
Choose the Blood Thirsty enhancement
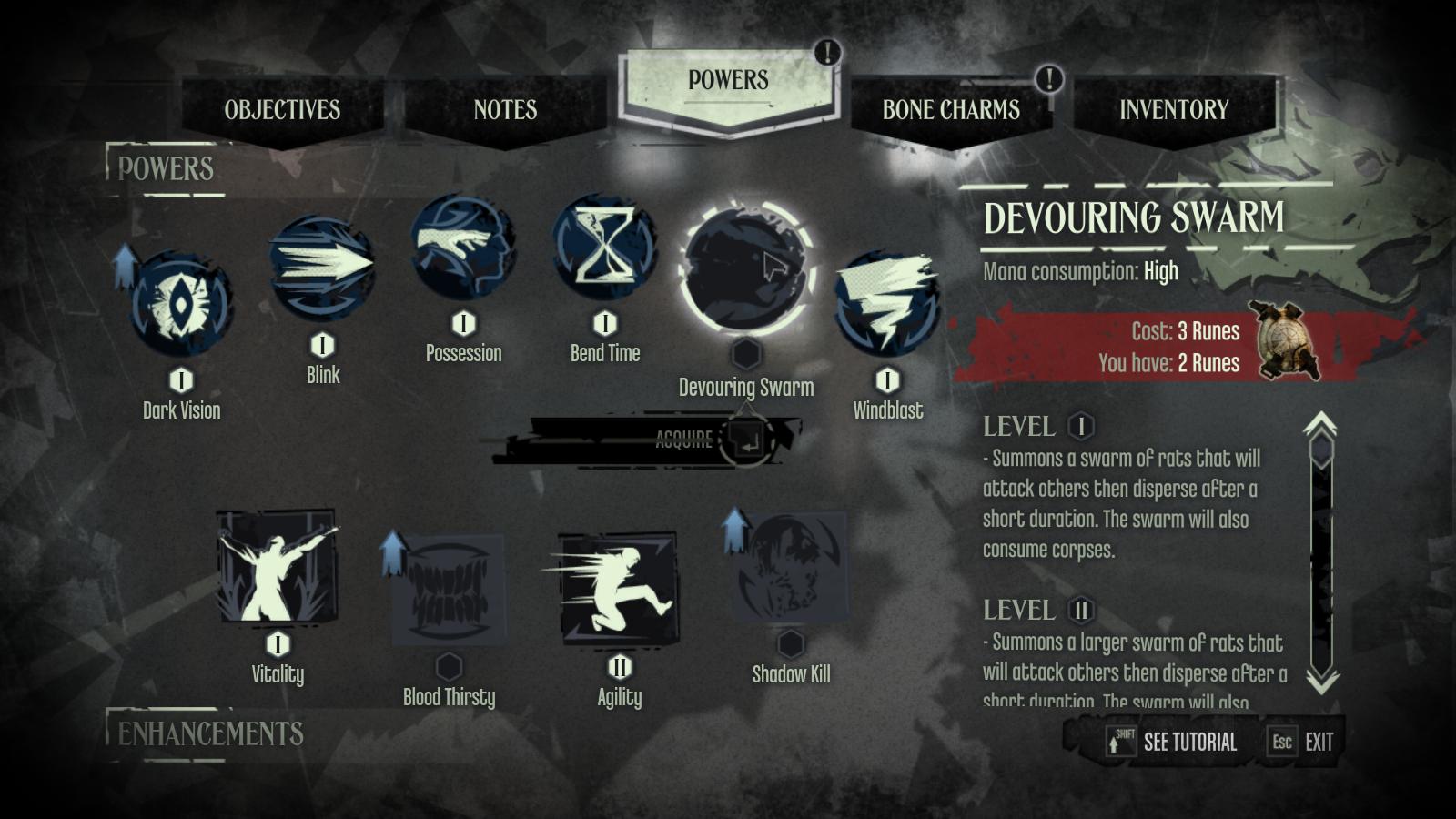pos(449,589)
